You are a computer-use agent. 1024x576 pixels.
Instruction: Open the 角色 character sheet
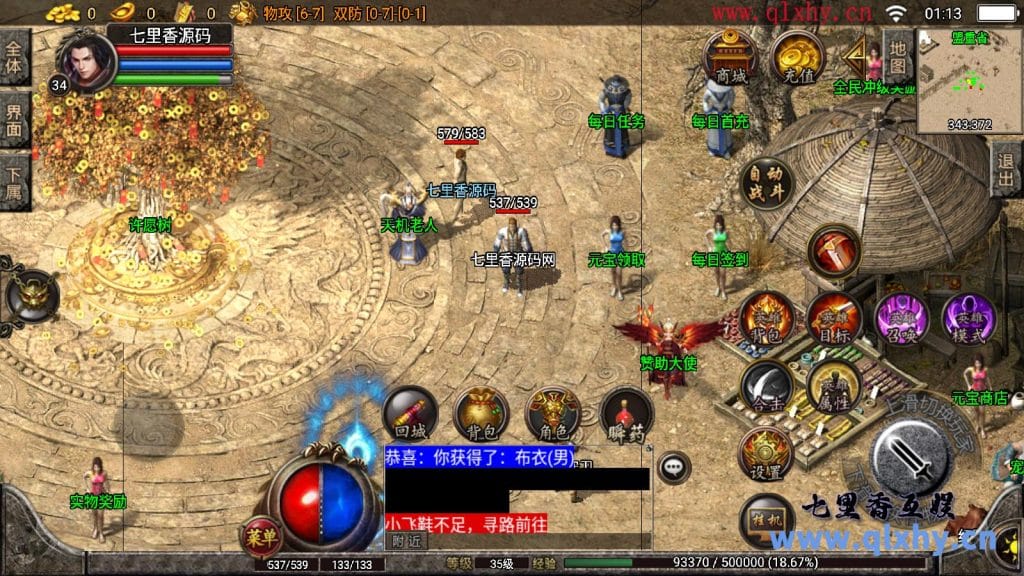(553, 413)
